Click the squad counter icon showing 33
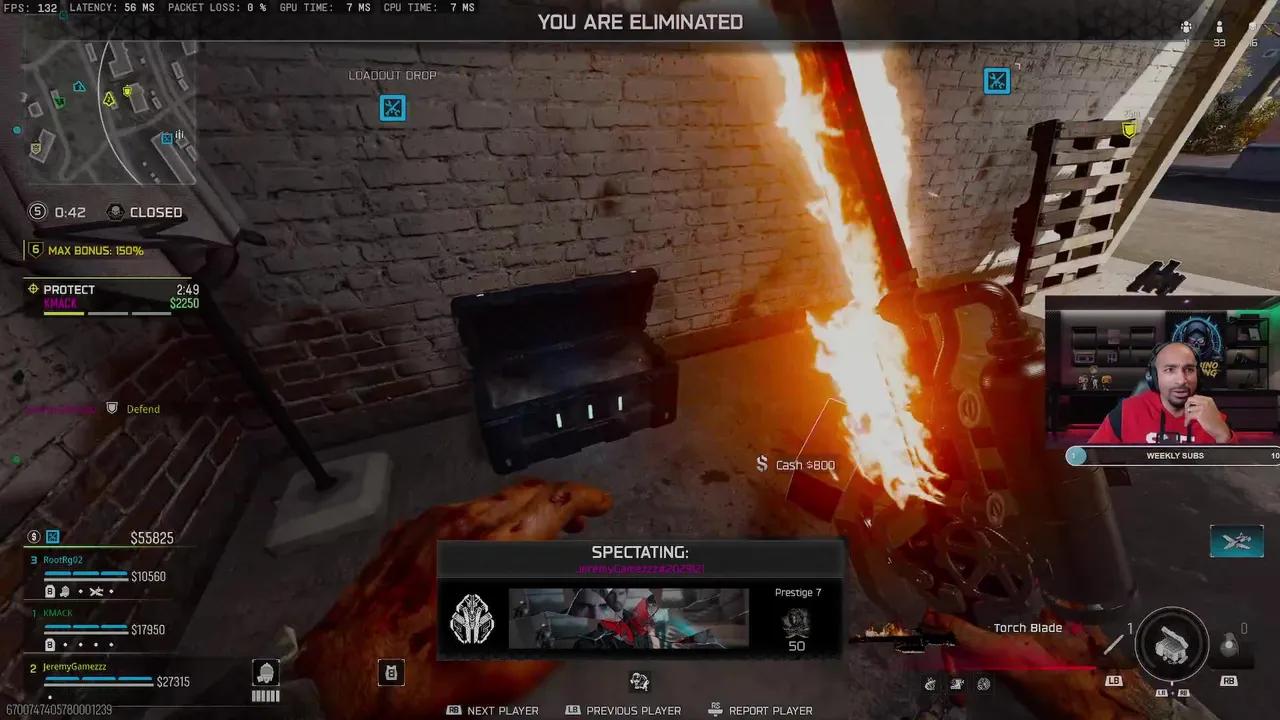Viewport: 1280px width, 720px height. pyautogui.click(x=1219, y=30)
